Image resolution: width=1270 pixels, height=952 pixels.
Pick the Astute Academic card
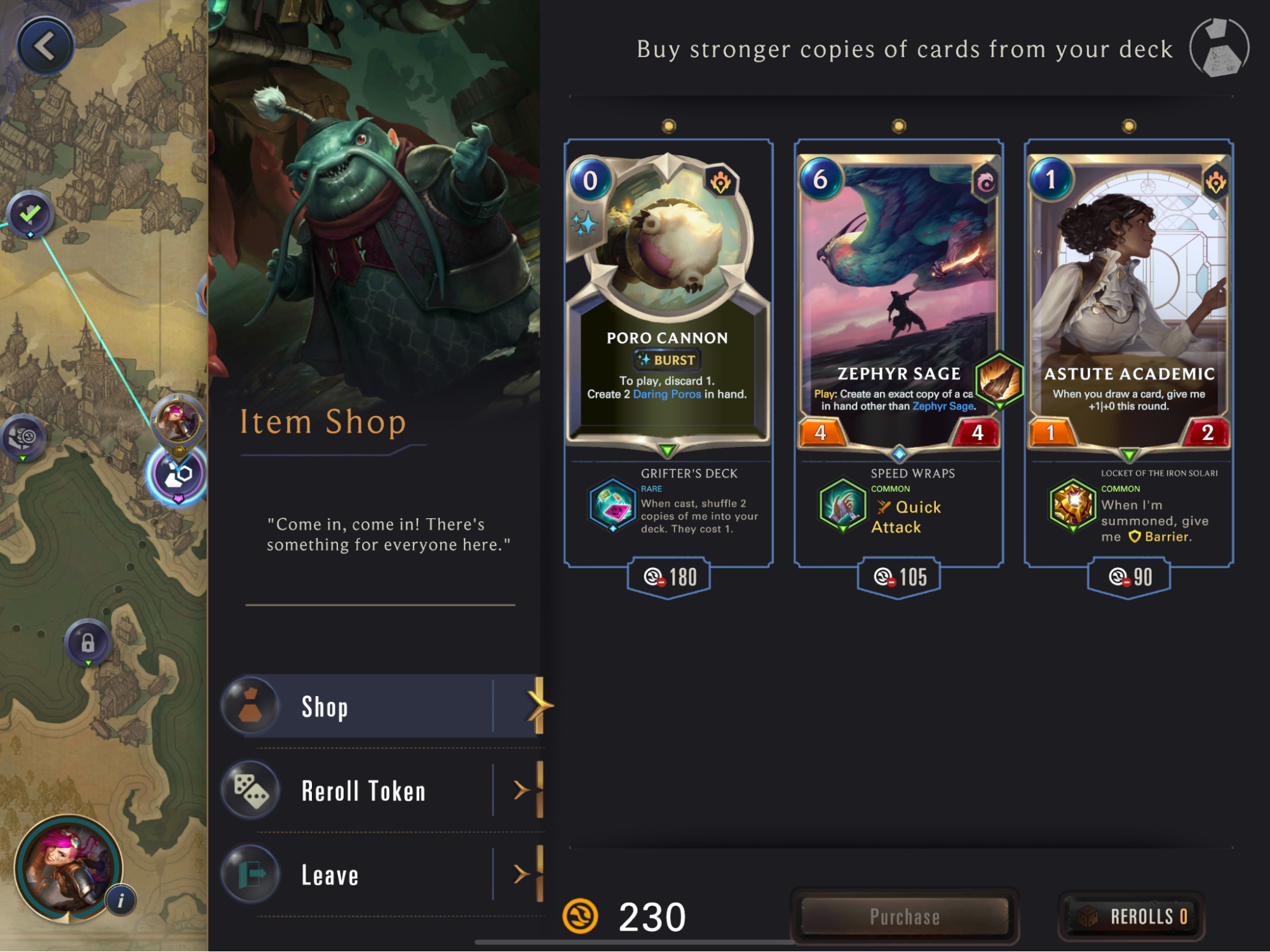point(1128,298)
